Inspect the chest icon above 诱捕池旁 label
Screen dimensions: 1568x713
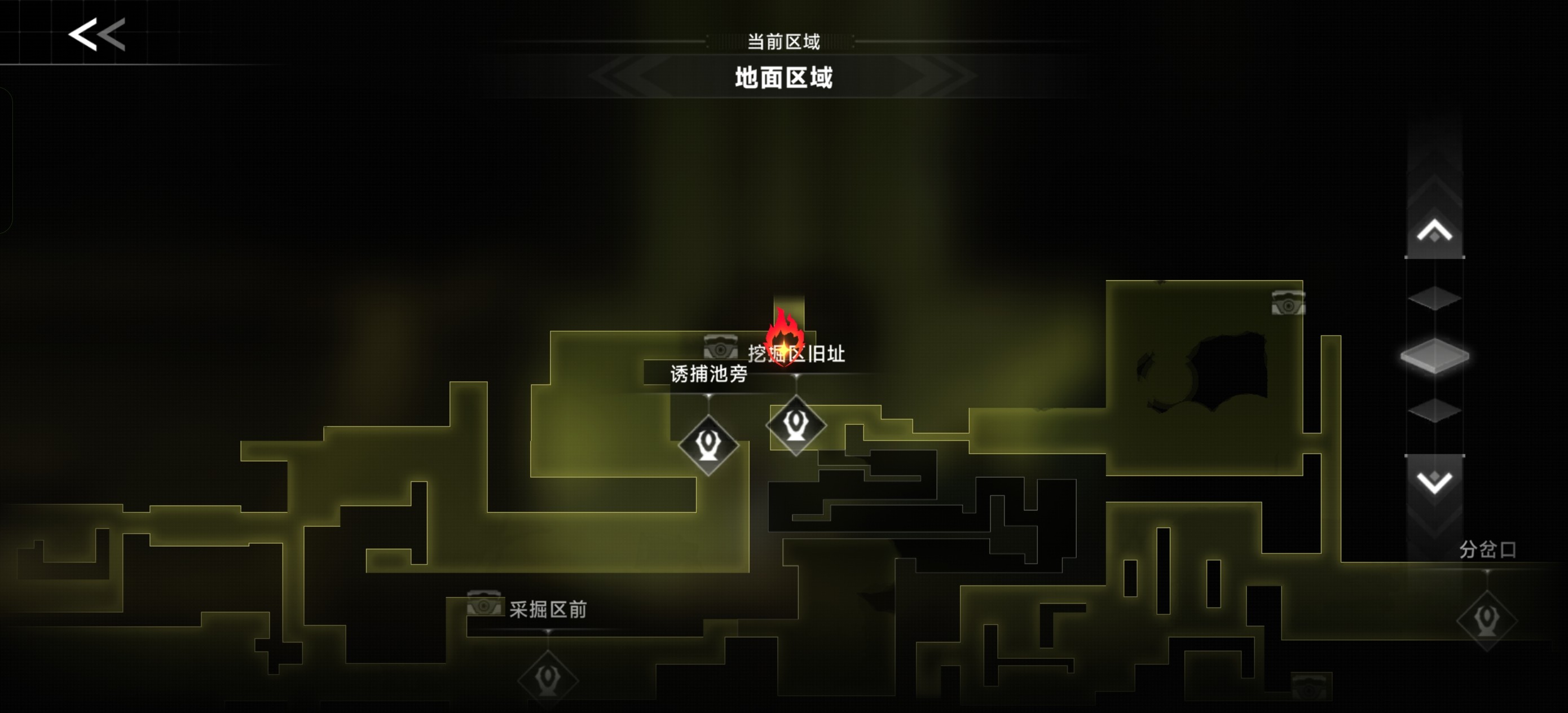point(720,346)
